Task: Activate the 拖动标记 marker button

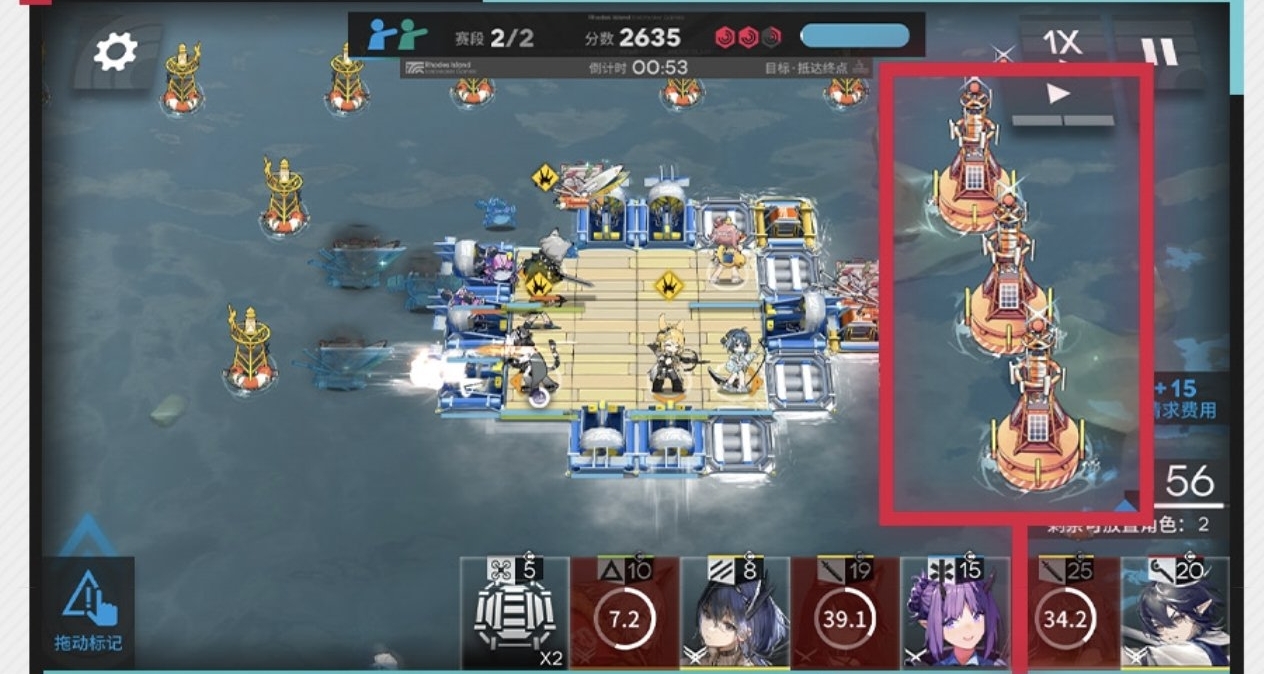Action: click(x=89, y=612)
